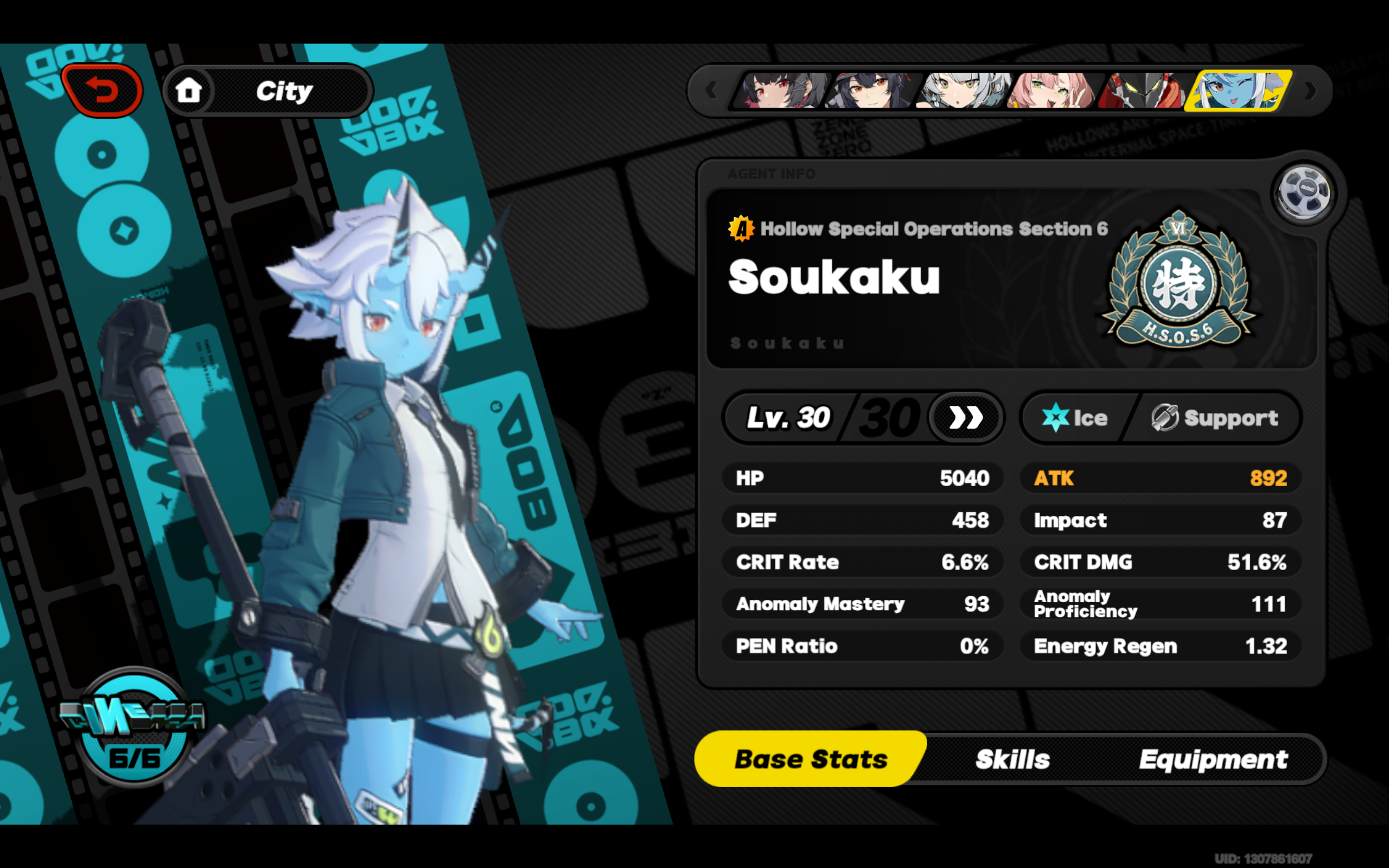The image size is (1389, 868).
Task: Click right chevron to scroll agent carousel
Action: coord(1310,91)
